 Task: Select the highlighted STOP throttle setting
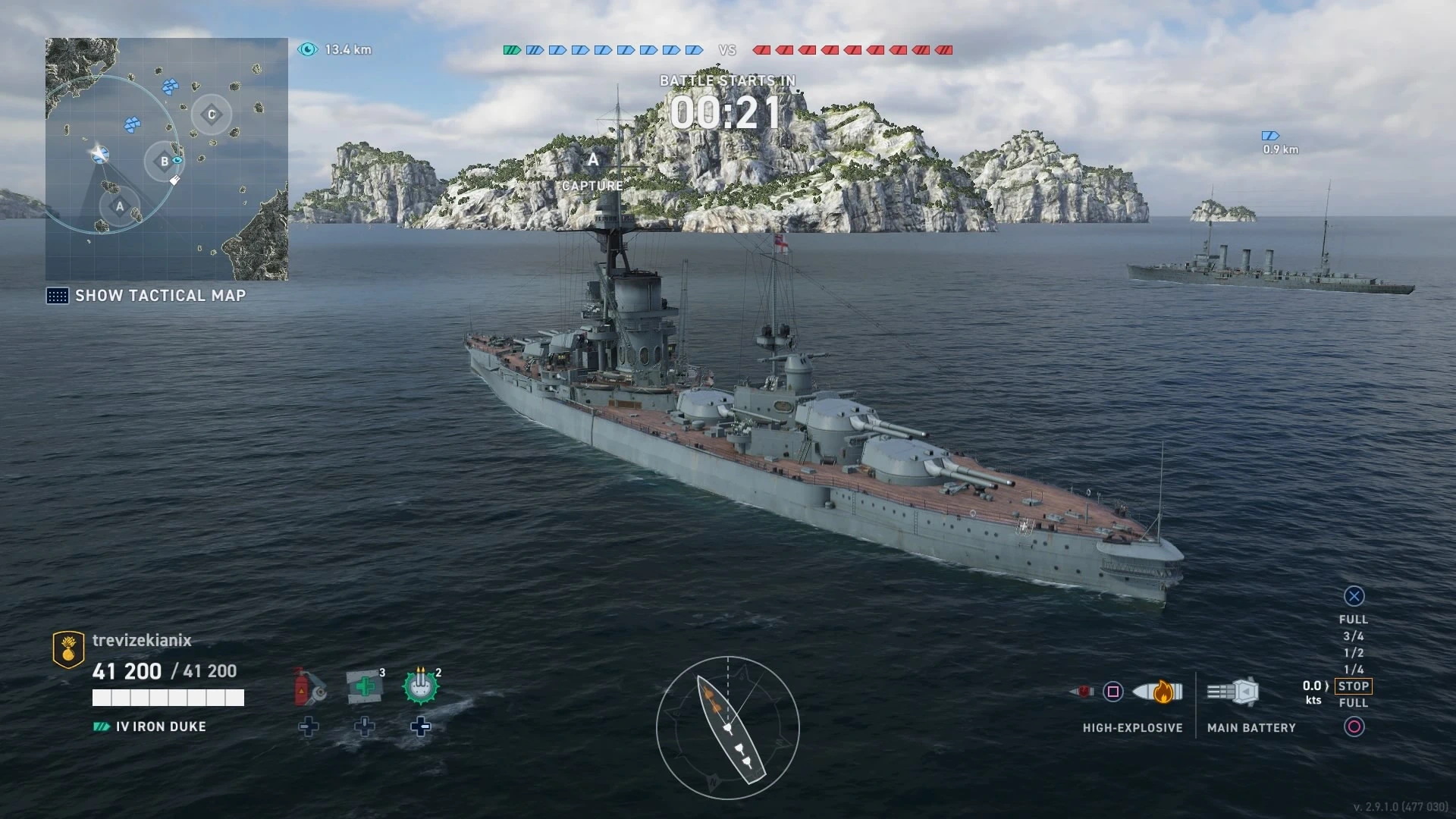(1354, 686)
